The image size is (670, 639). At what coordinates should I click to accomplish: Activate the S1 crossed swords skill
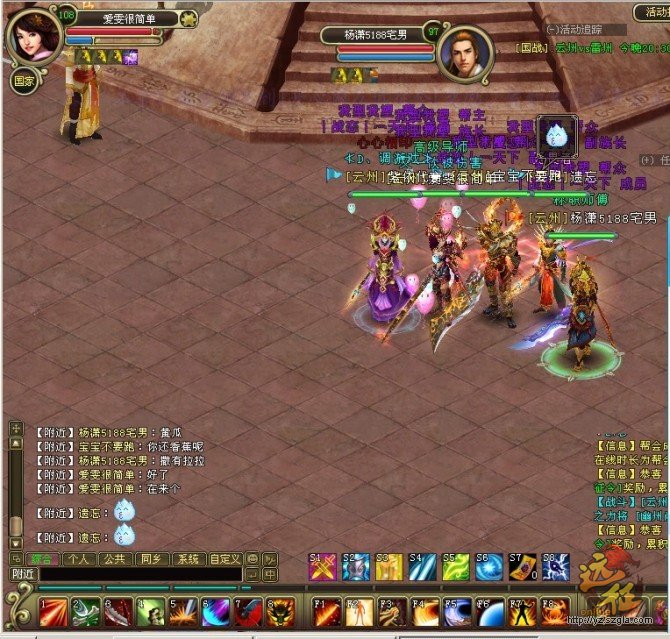click(x=322, y=567)
